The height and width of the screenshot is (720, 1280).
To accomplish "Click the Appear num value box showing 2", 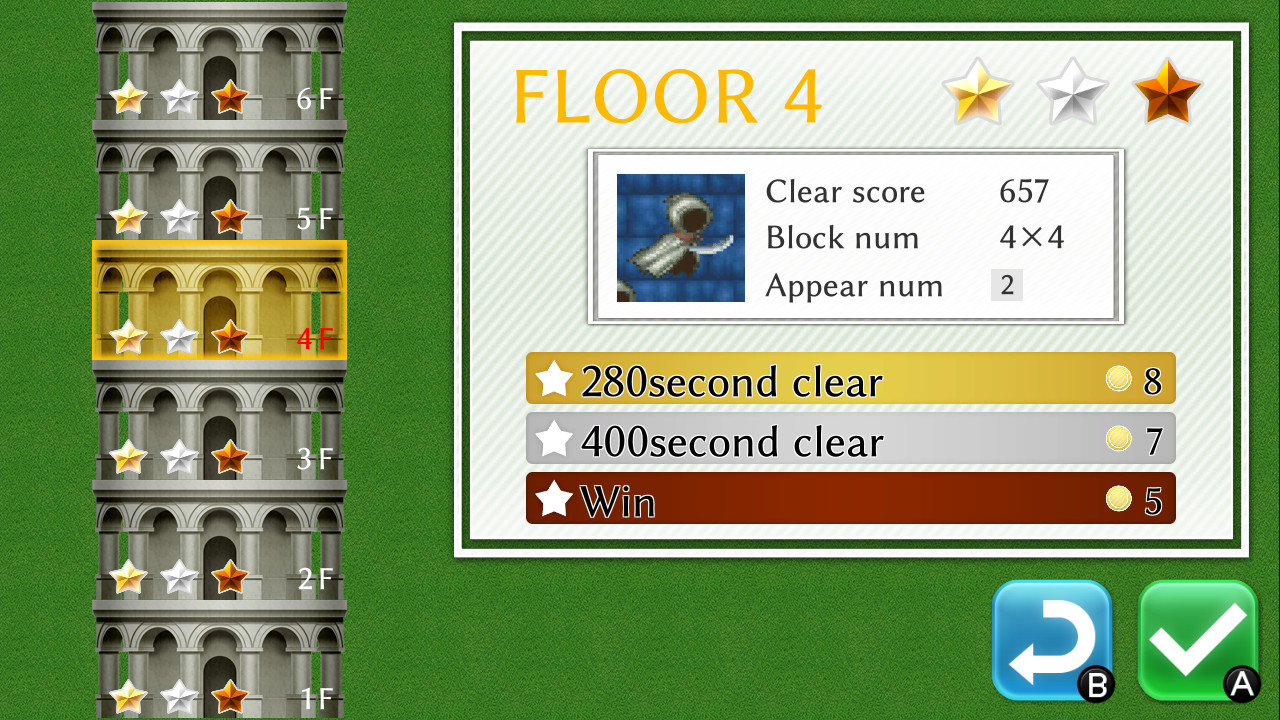I will pos(1006,286).
